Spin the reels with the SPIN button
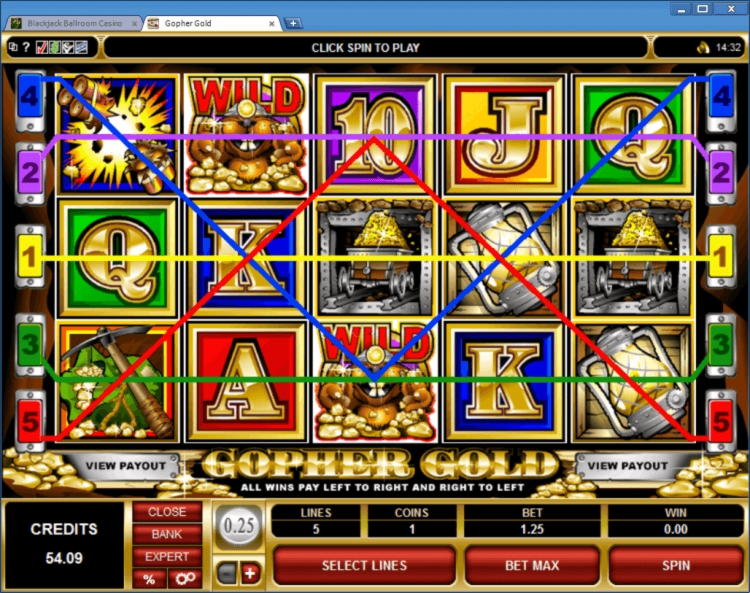The width and height of the screenshot is (750, 593). (675, 565)
